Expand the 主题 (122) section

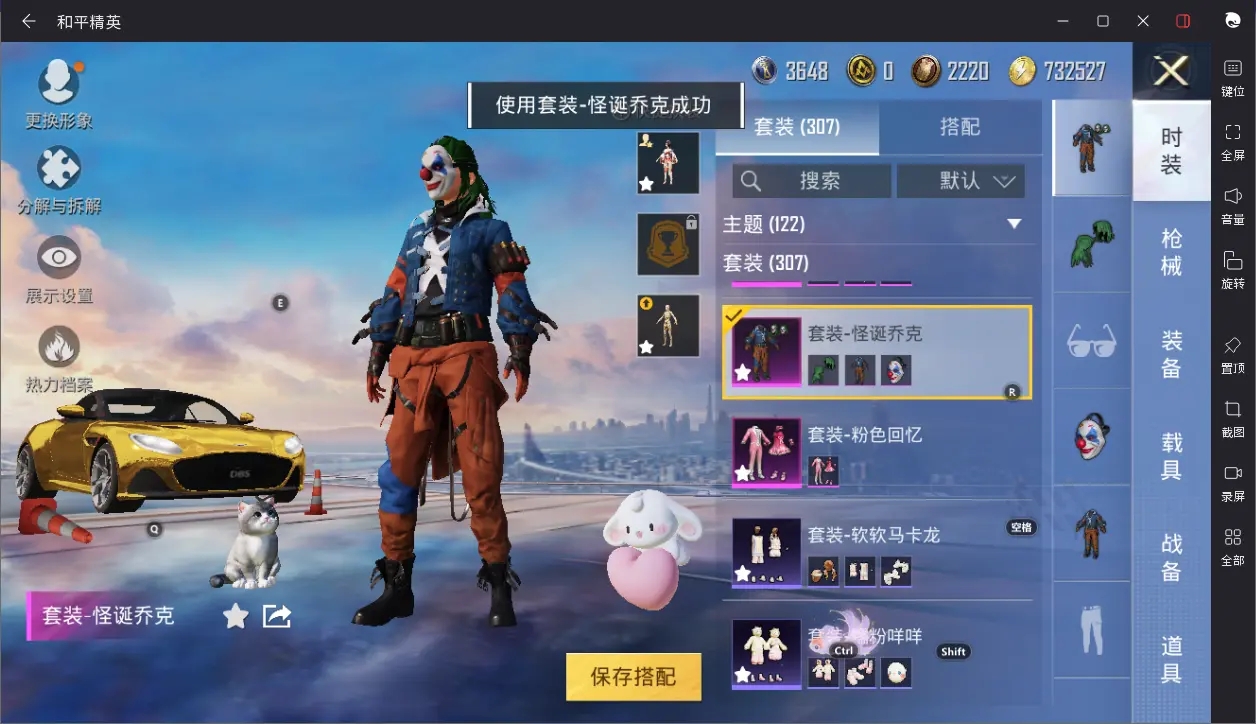(x=1013, y=224)
